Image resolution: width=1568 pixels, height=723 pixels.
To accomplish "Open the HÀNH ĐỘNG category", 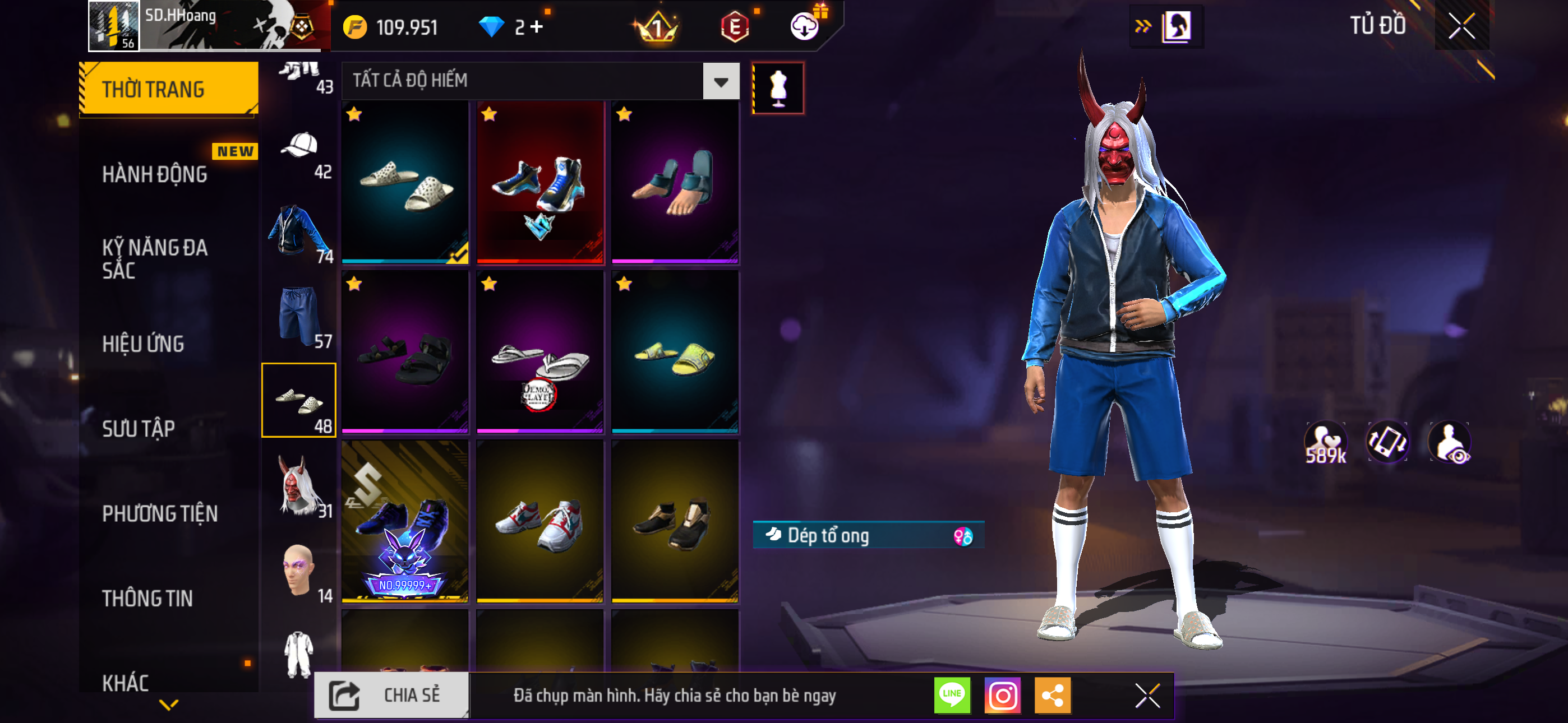I will 155,174.
